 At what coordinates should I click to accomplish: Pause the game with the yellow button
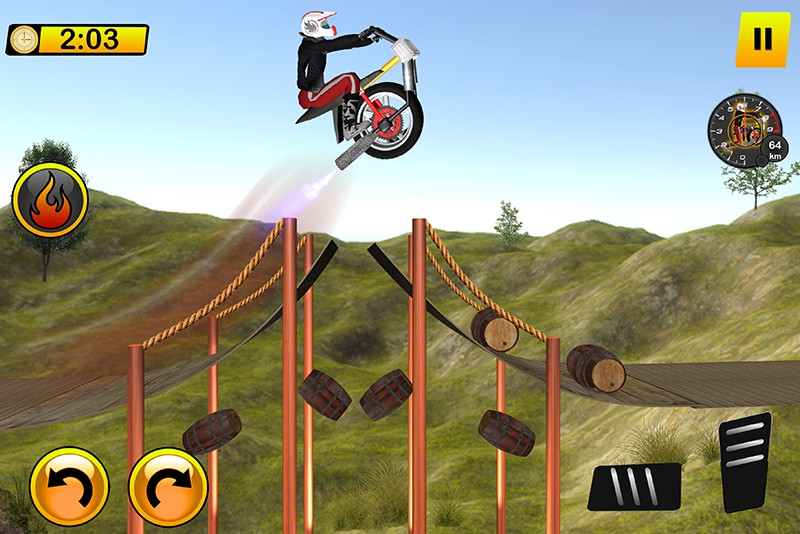(762, 39)
